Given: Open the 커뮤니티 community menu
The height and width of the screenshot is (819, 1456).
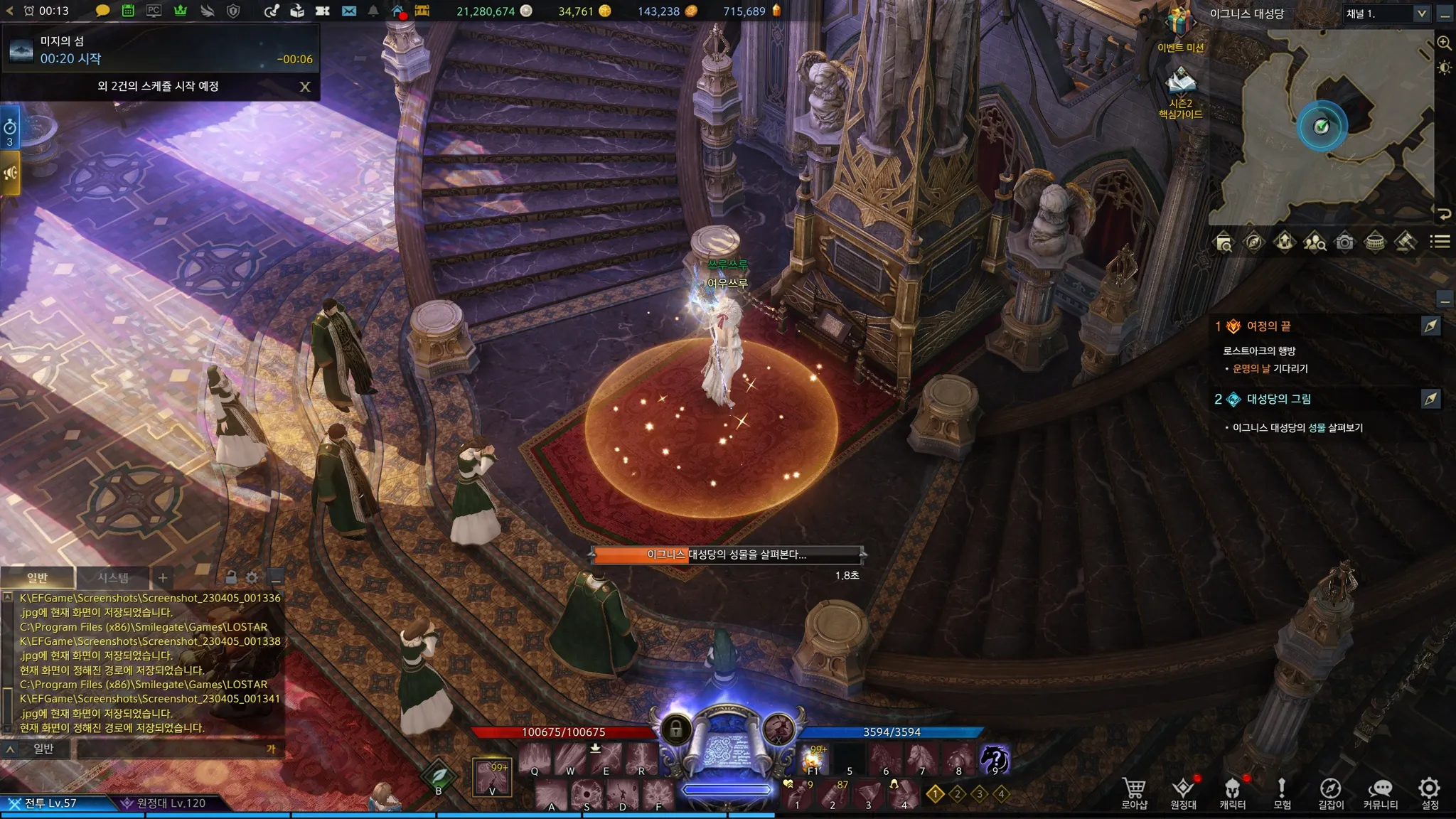Looking at the screenshot, I should tap(1380, 792).
